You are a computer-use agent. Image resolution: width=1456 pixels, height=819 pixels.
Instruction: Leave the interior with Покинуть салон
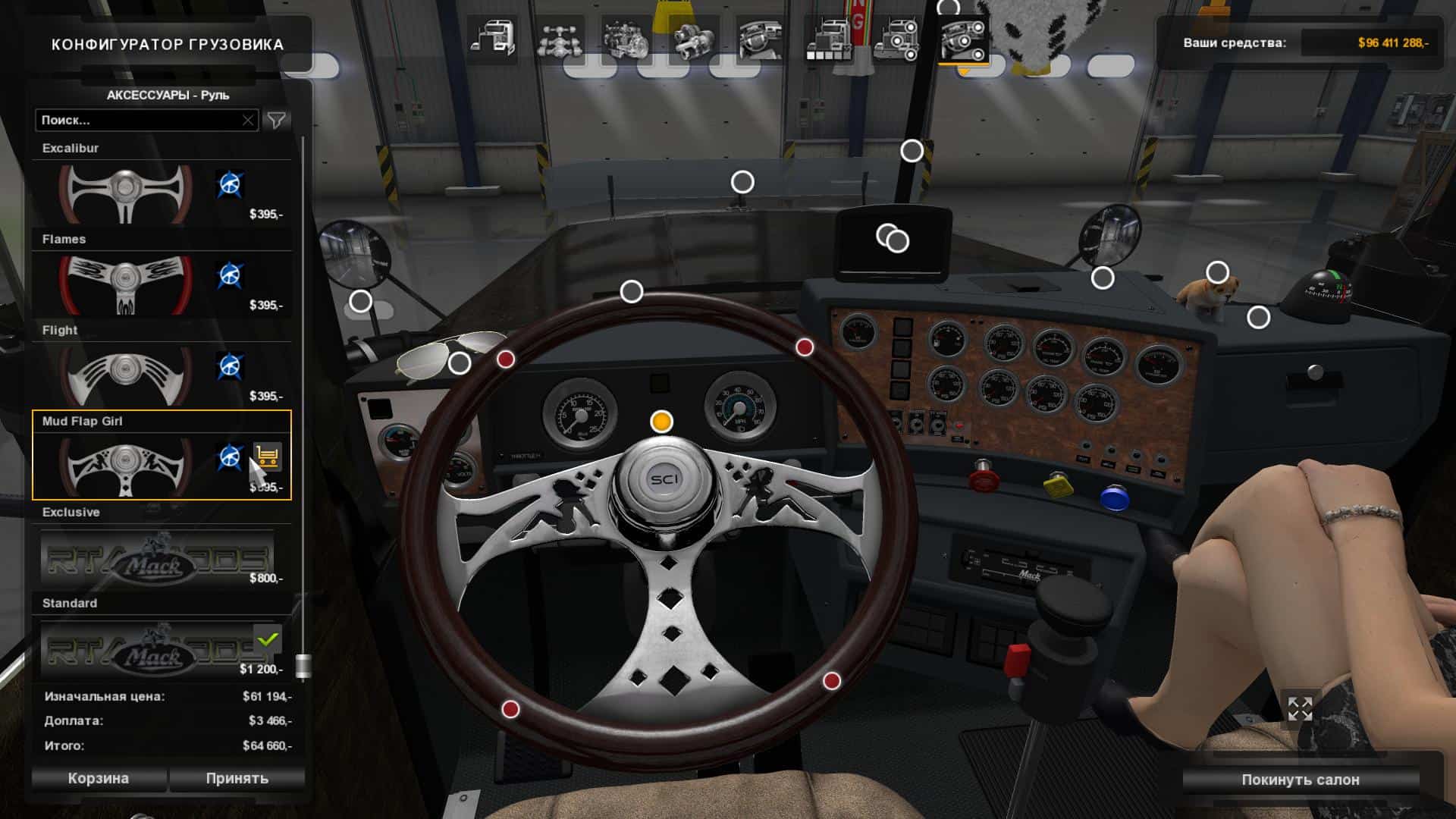[x=1300, y=780]
